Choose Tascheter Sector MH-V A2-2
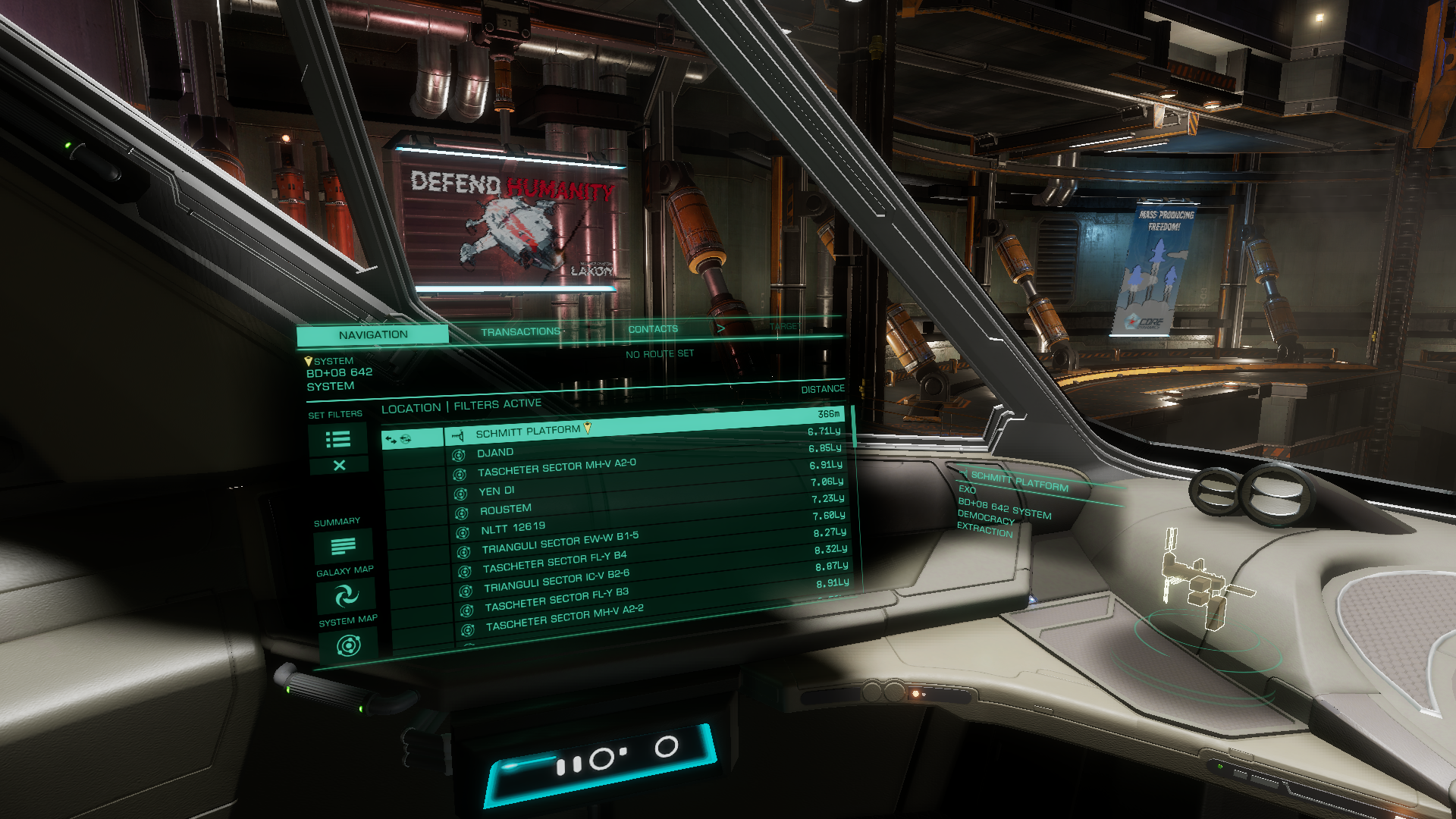The image size is (1456, 819). coord(565,617)
